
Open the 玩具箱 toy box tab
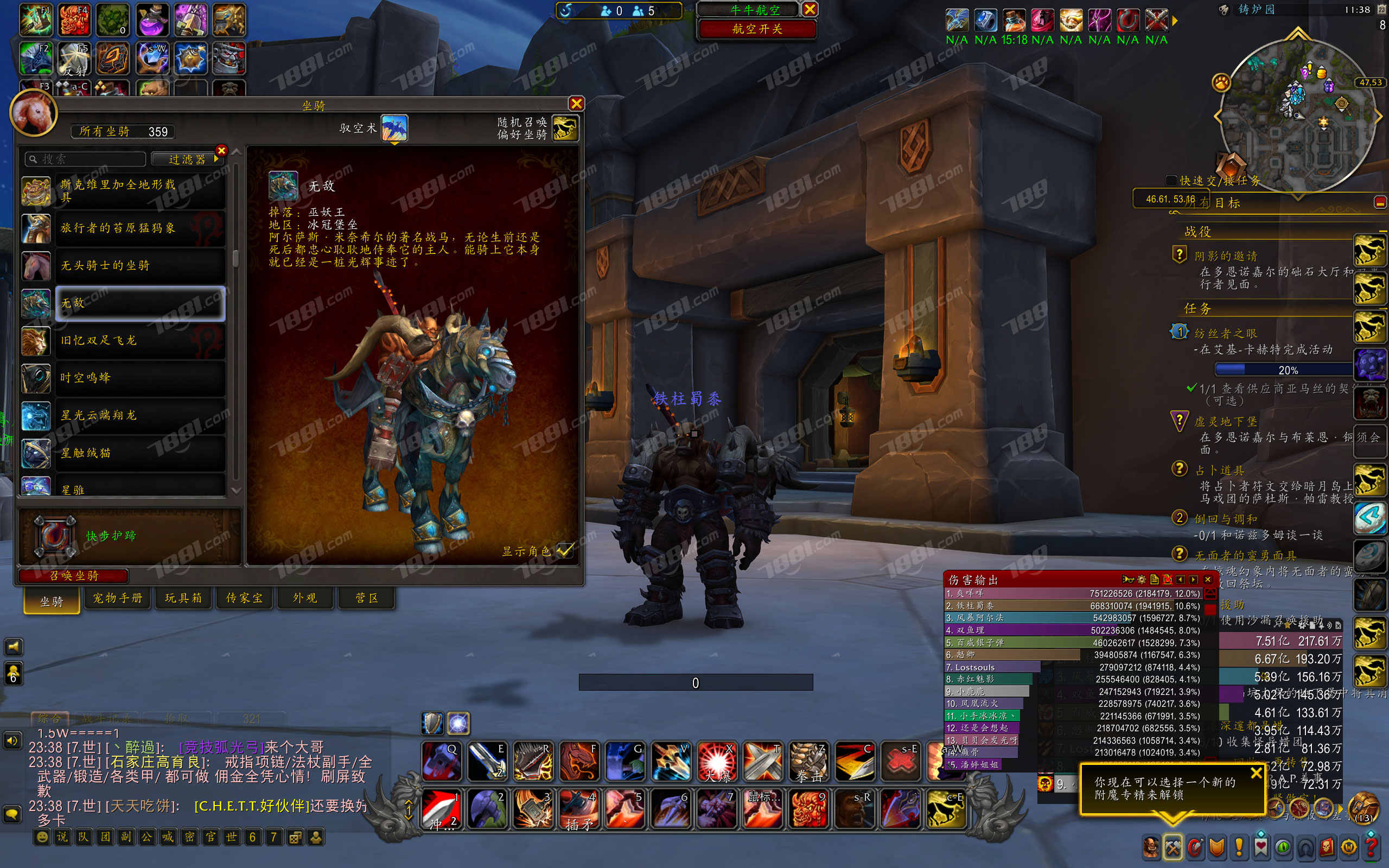183,598
